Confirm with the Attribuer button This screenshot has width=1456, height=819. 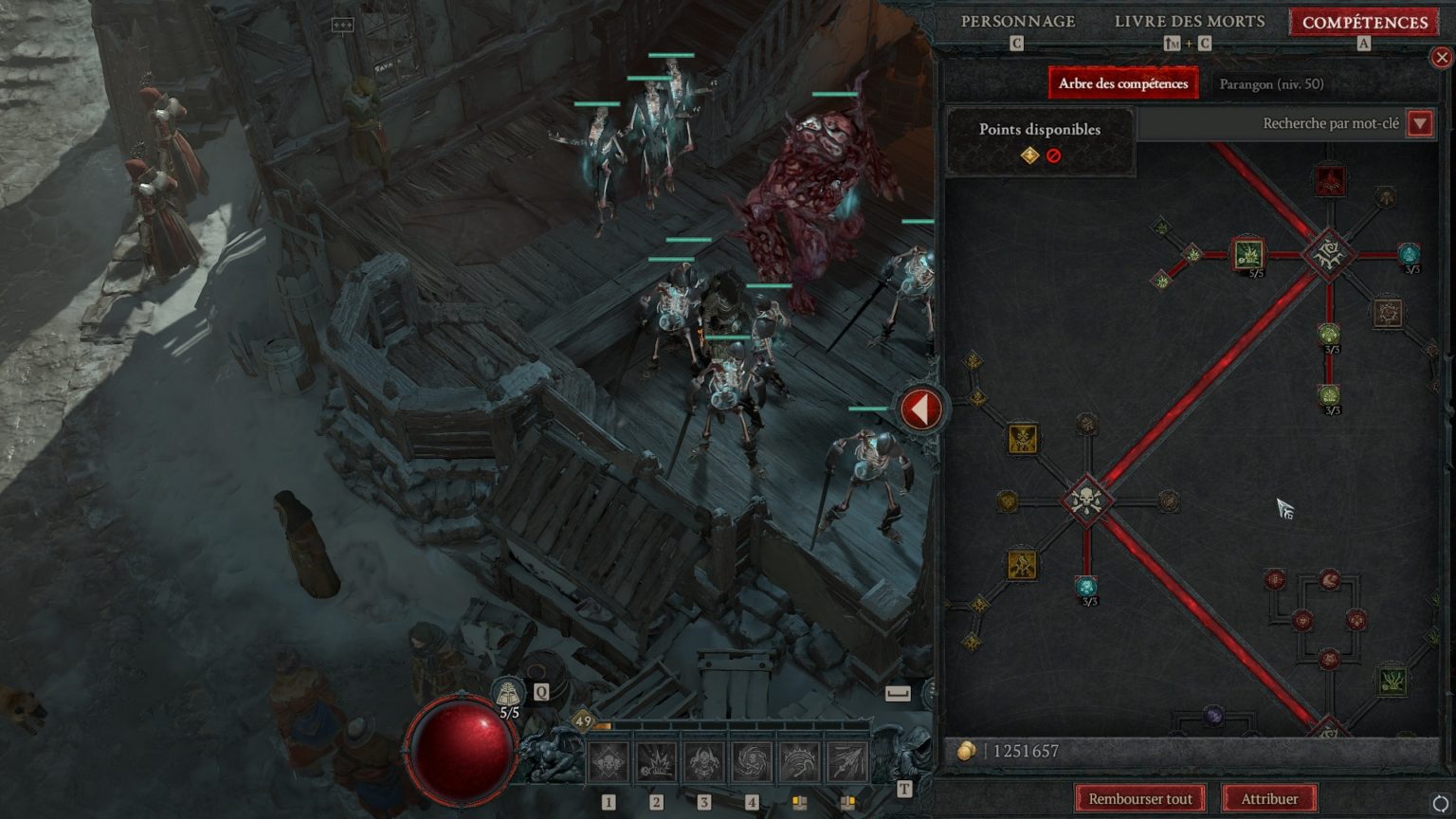pyautogui.click(x=1269, y=798)
